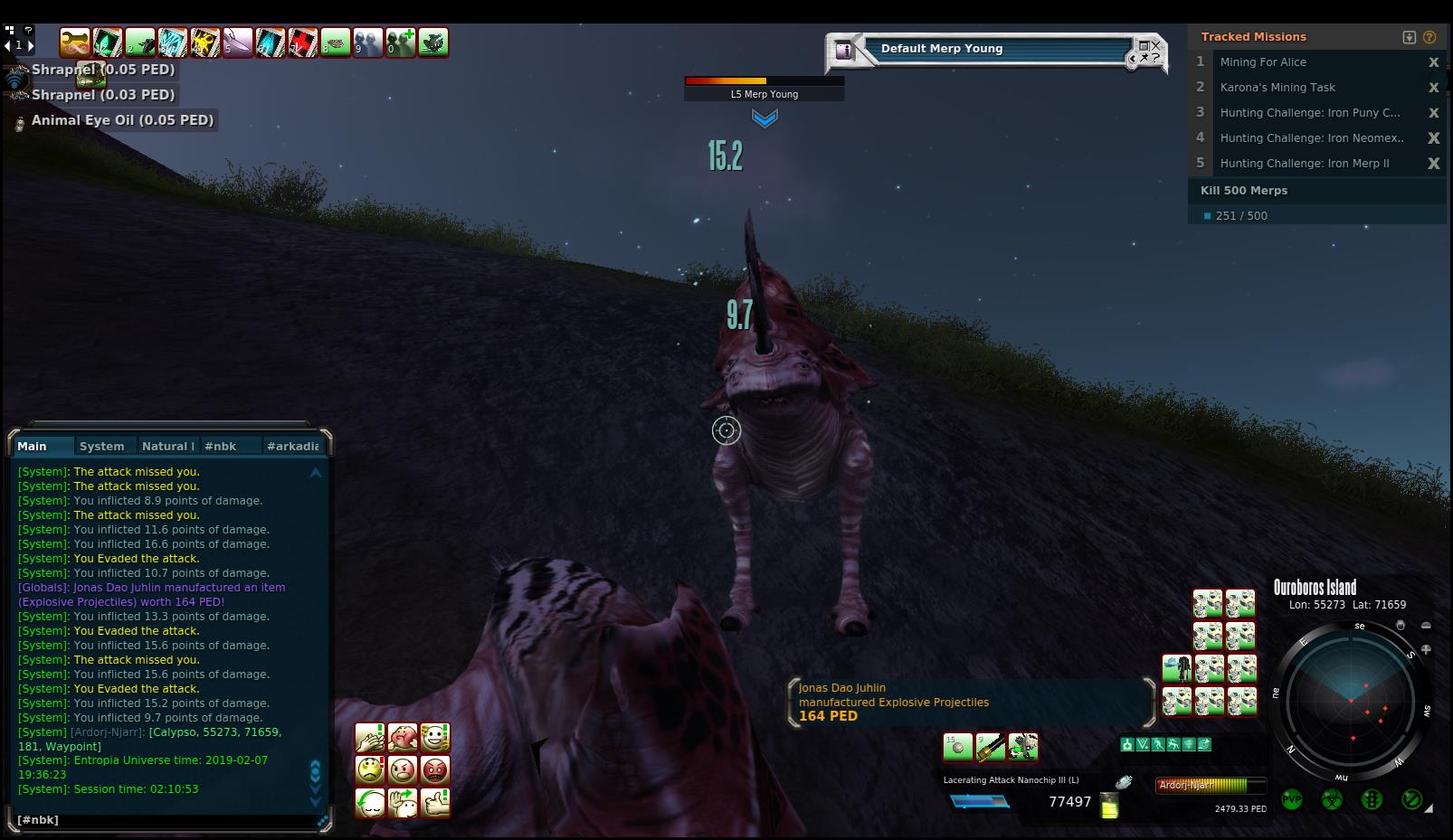Image resolution: width=1453 pixels, height=840 pixels.
Task: Open the wrench and infinity hotbar icon
Action: 75,42
